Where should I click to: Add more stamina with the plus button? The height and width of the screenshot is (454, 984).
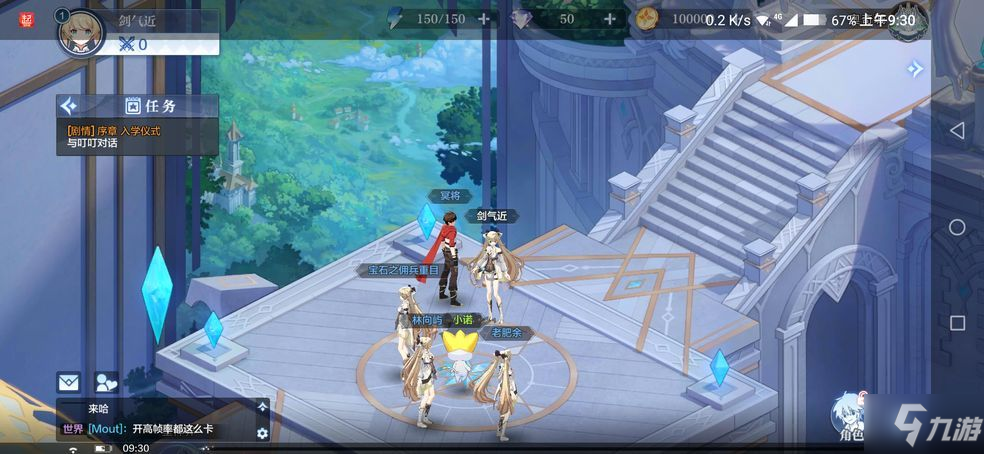484,19
